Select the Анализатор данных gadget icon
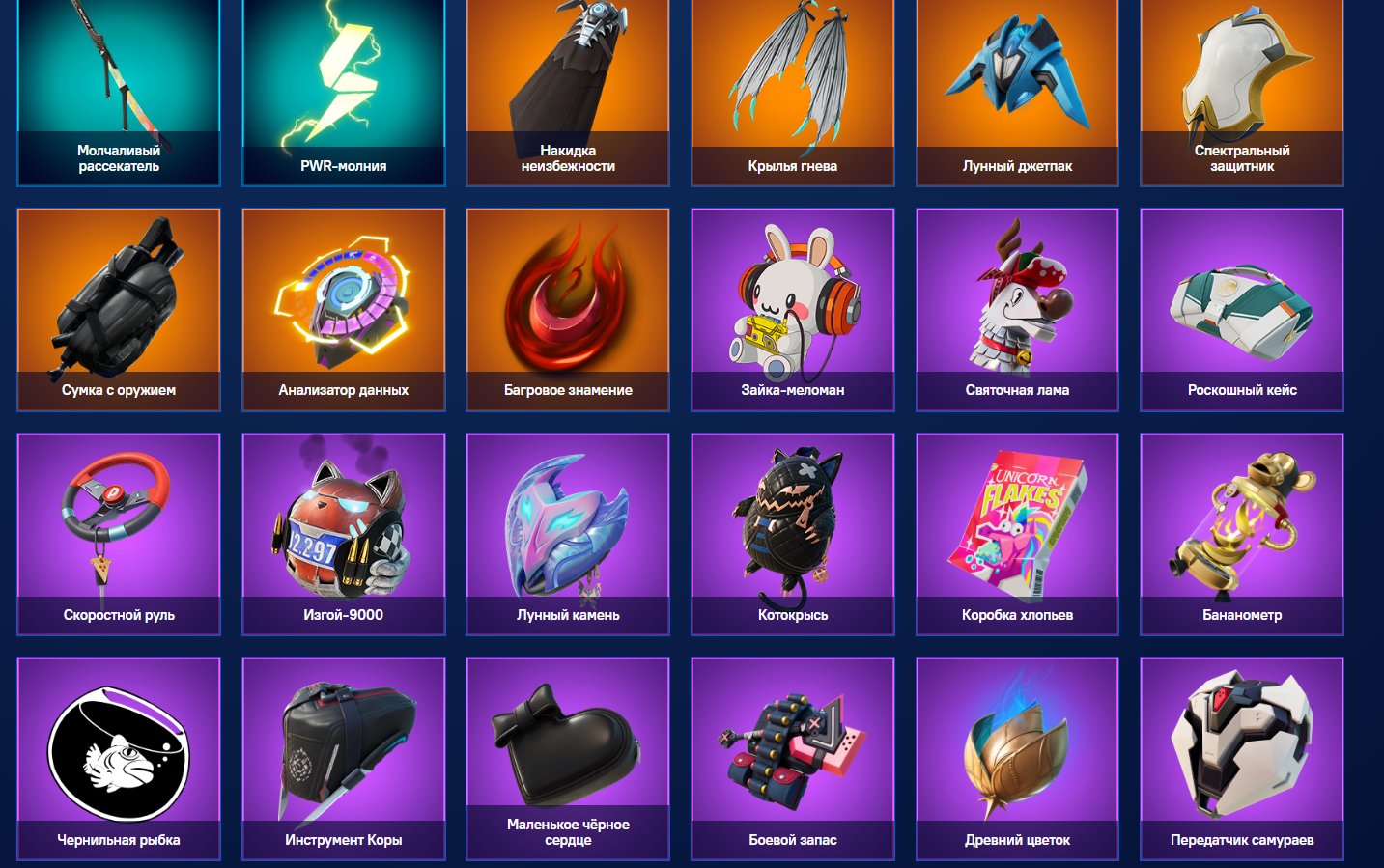This screenshot has width=1384, height=868. (344, 299)
